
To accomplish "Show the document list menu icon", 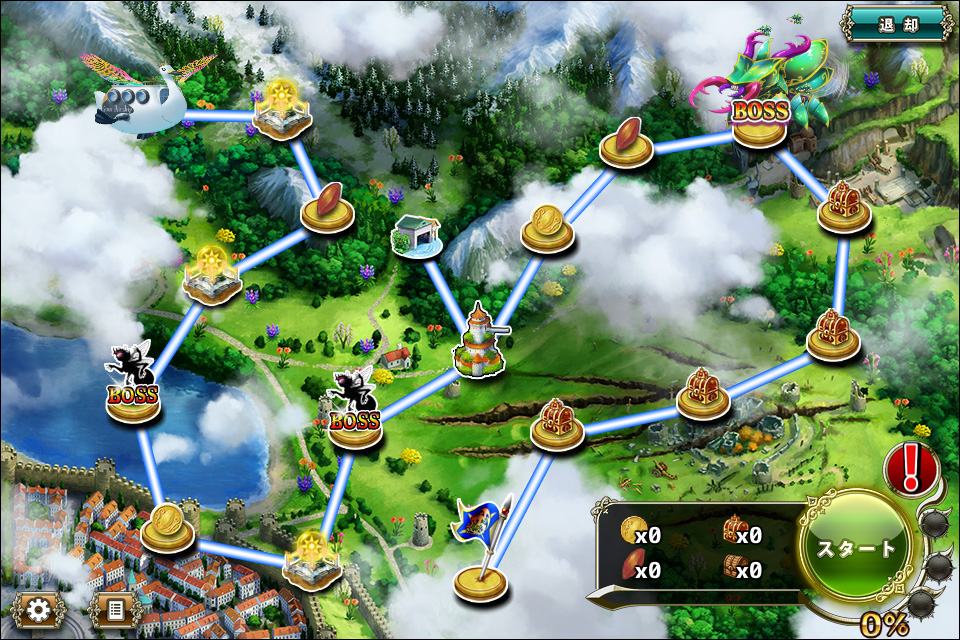I will click(114, 607).
